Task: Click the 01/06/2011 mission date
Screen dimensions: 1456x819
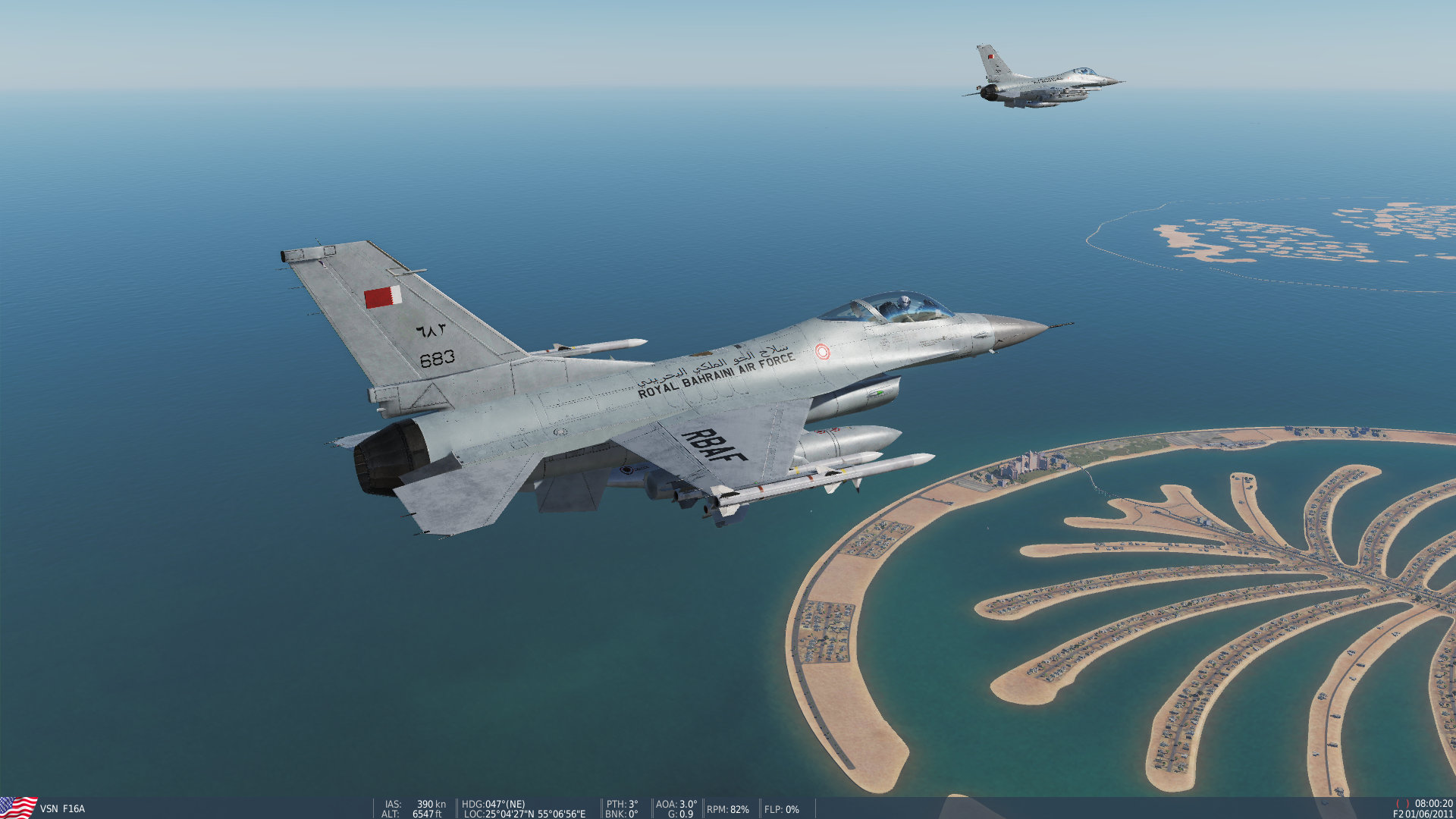Action: (x=1429, y=814)
